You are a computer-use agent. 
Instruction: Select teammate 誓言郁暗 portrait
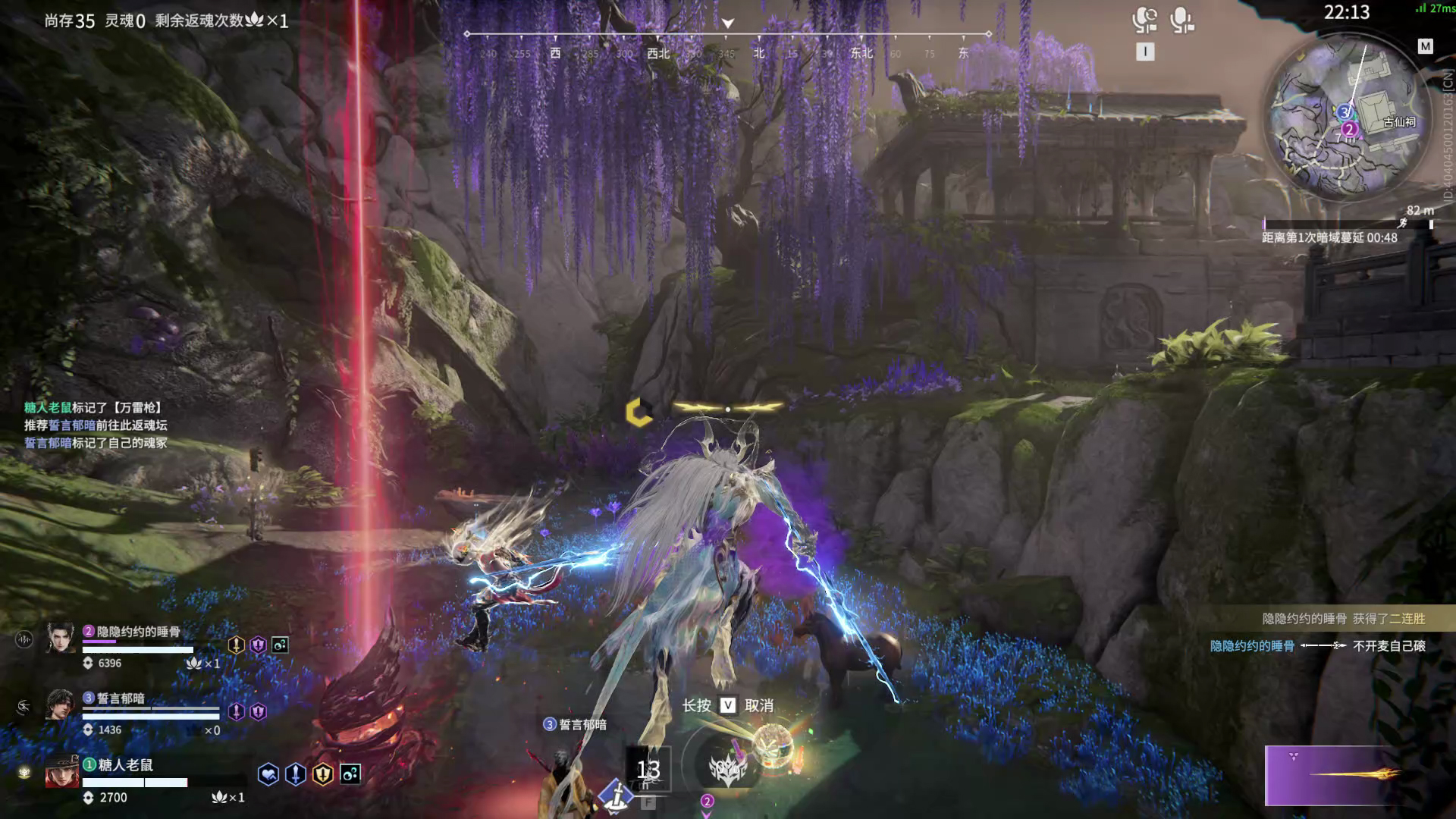tap(61, 704)
